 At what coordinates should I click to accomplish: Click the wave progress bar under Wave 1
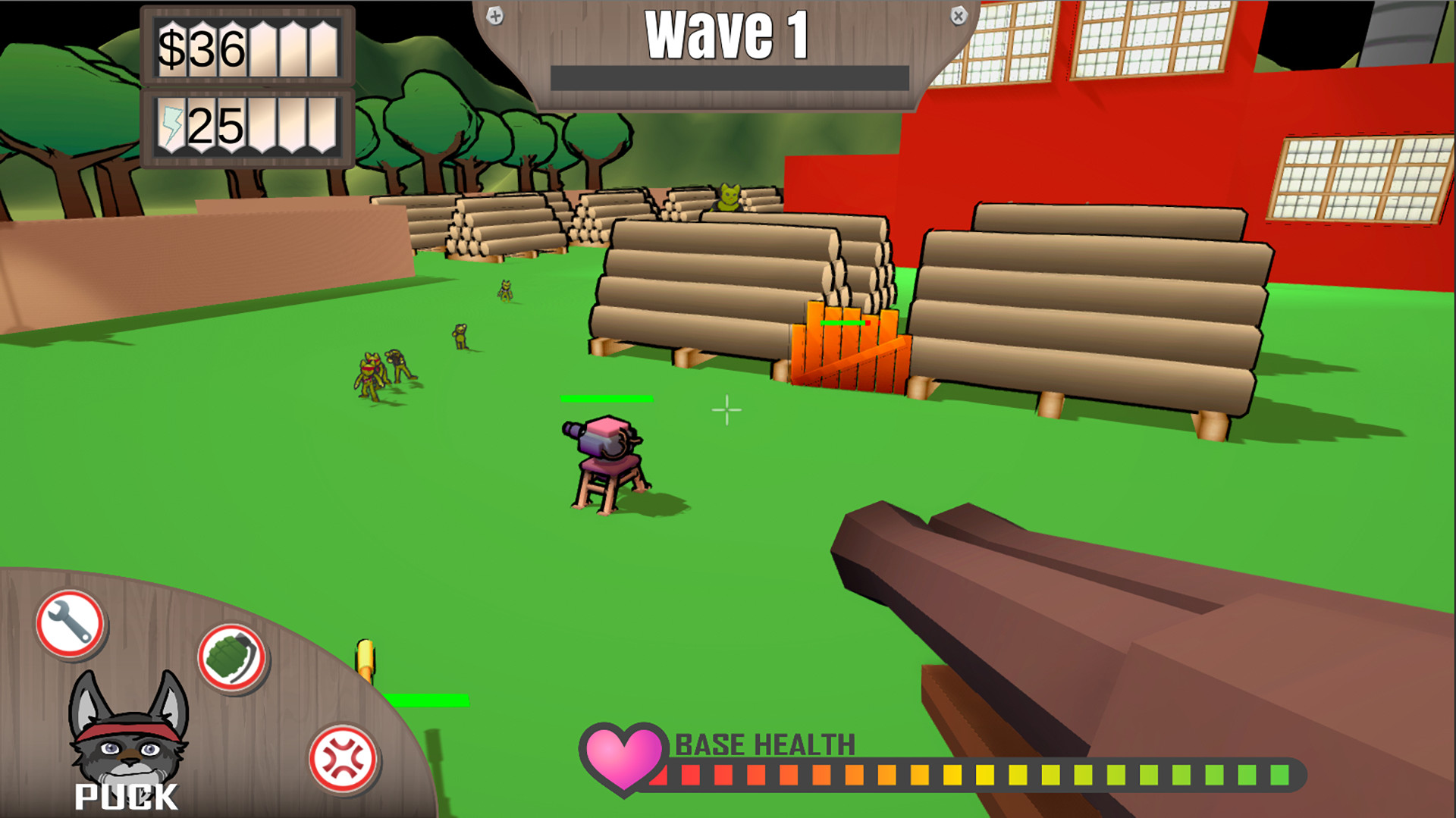click(x=730, y=75)
